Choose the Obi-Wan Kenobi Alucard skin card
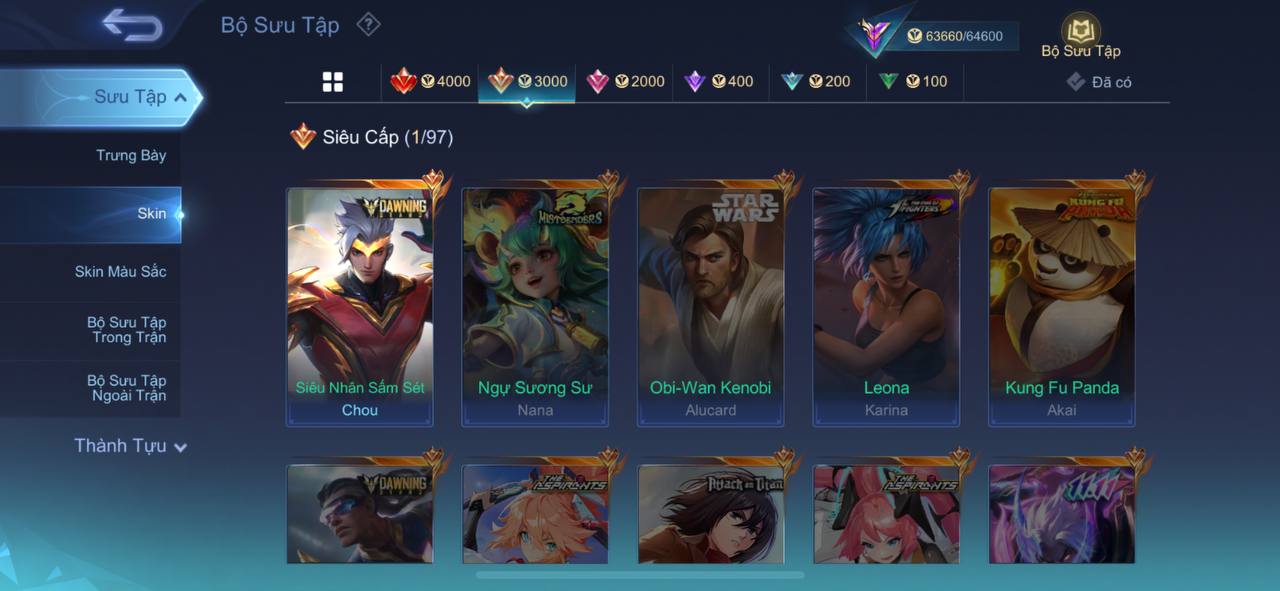The width and height of the screenshot is (1280, 591). (711, 307)
